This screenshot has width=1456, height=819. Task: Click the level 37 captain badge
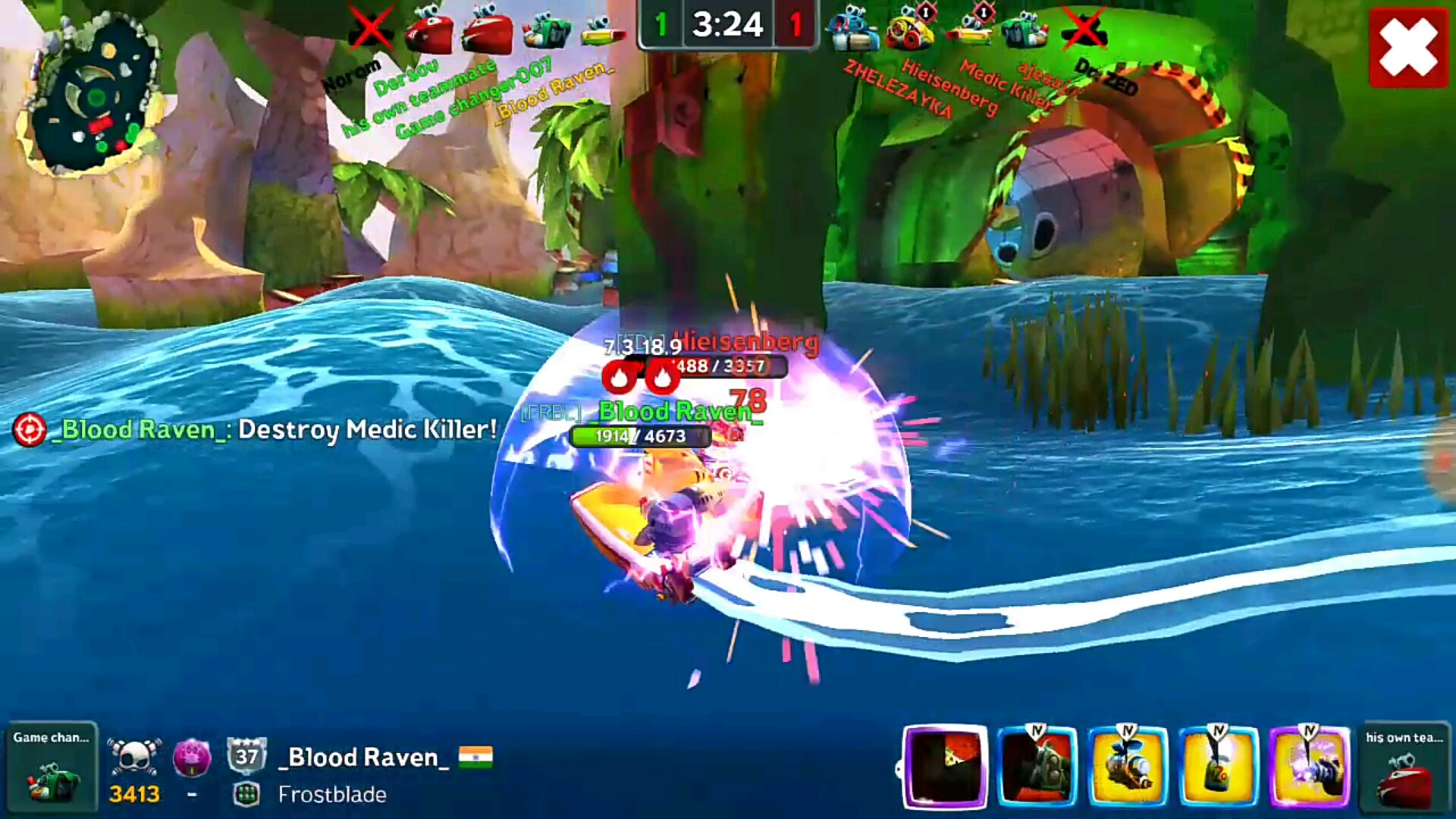pos(247,756)
